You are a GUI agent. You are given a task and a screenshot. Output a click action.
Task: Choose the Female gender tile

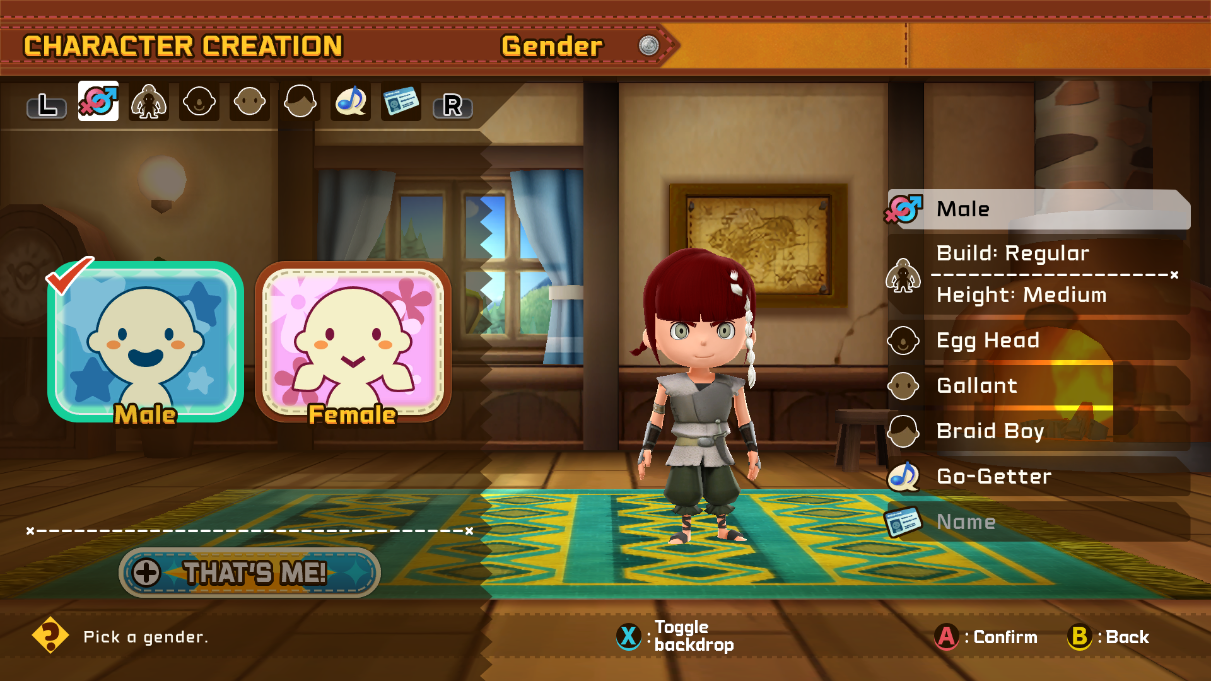(x=353, y=341)
